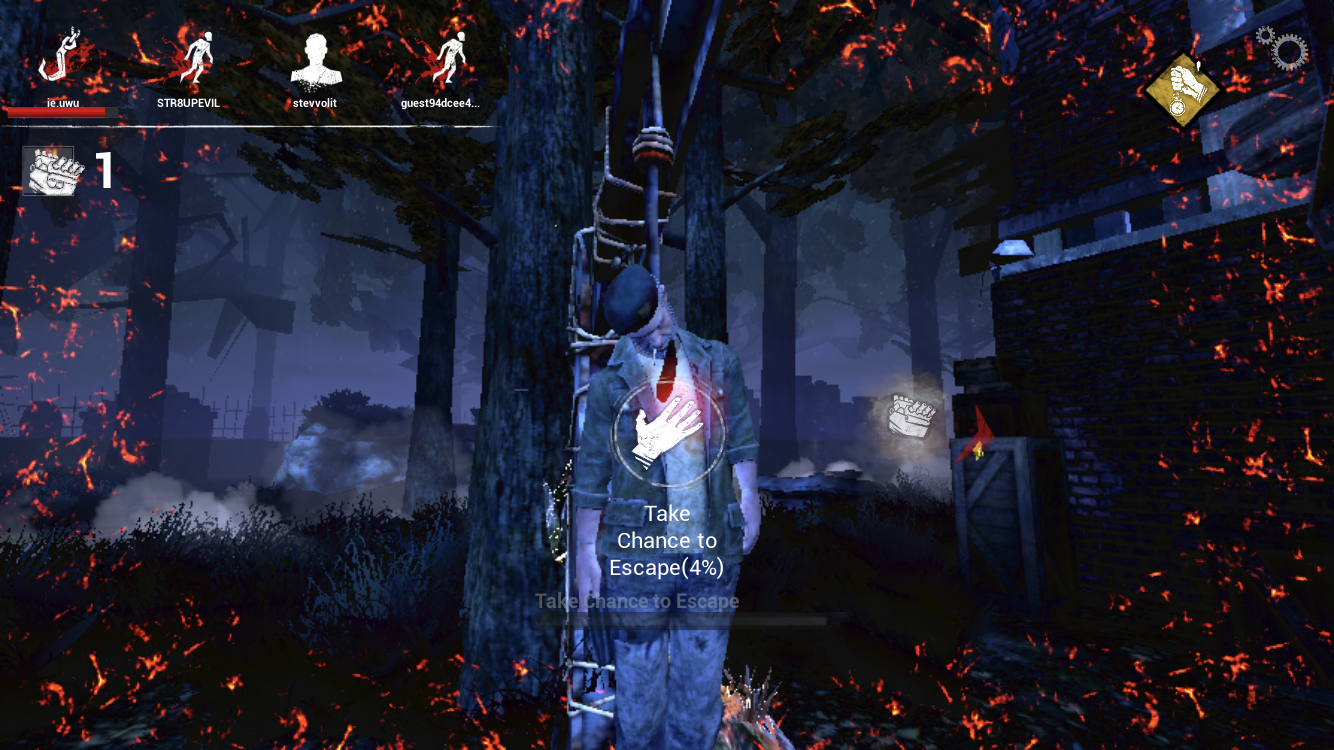The width and height of the screenshot is (1334, 750).
Task: Click guest94dcee4's injured survivor status icon
Action: (x=448, y=58)
